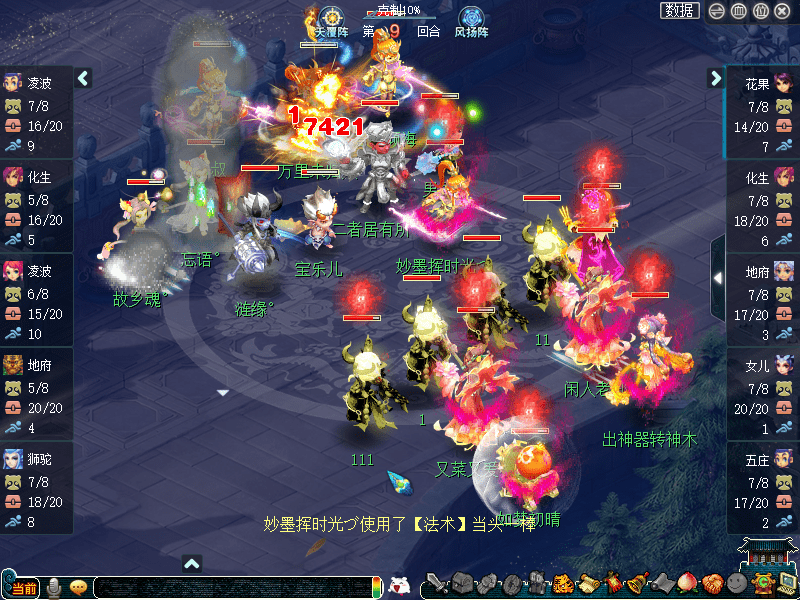Click the 天覆阵 formation icon
The image size is (800, 600).
[331, 19]
